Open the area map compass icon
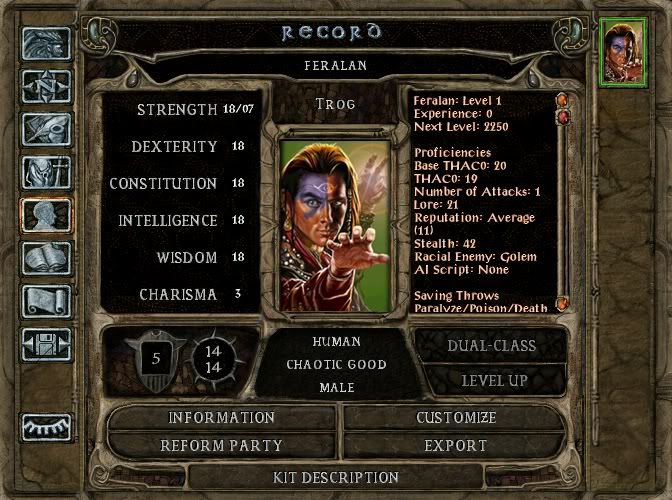672x500 pixels. tap(46, 87)
